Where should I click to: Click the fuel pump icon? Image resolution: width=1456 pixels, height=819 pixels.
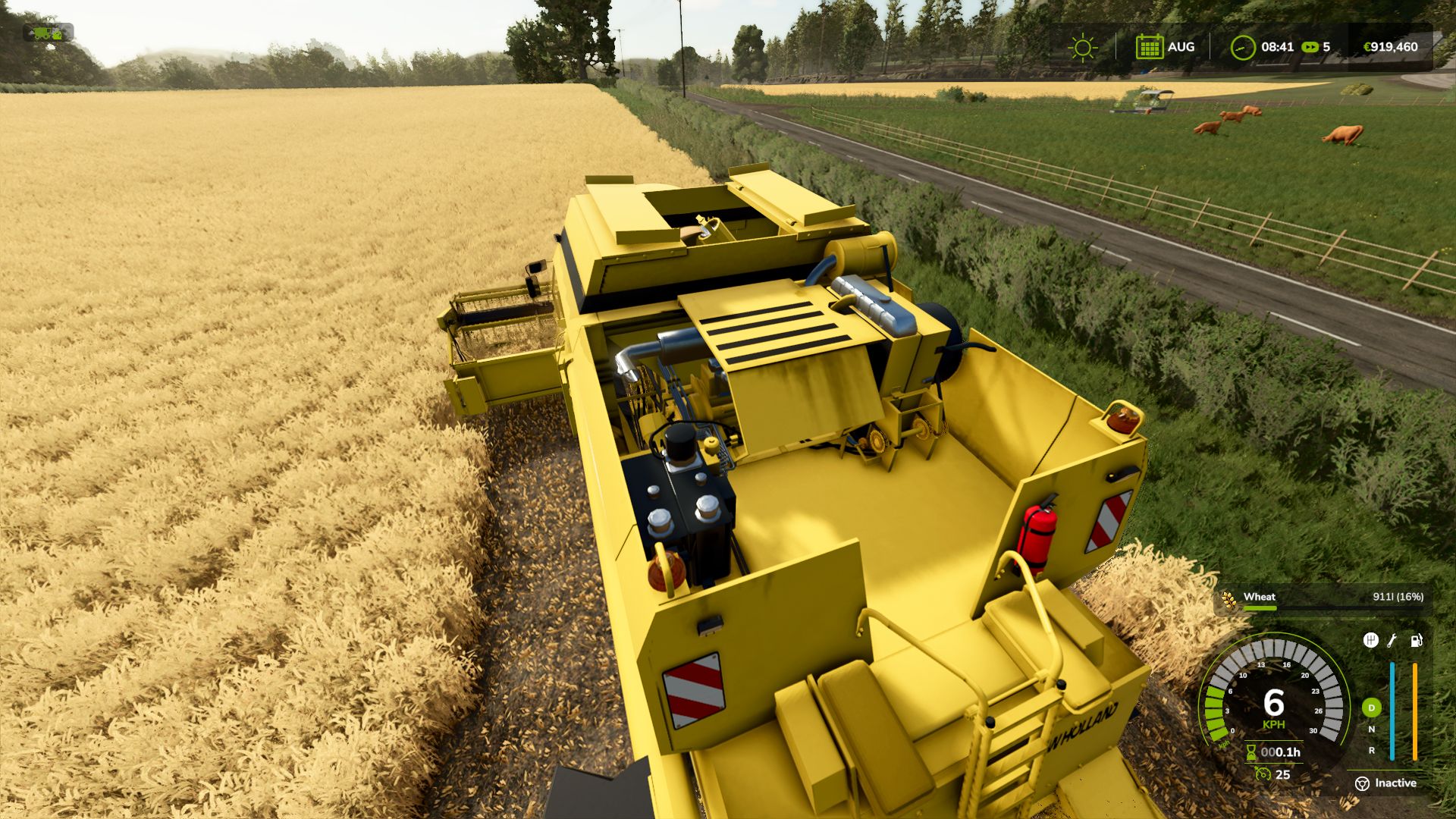click(x=1417, y=641)
